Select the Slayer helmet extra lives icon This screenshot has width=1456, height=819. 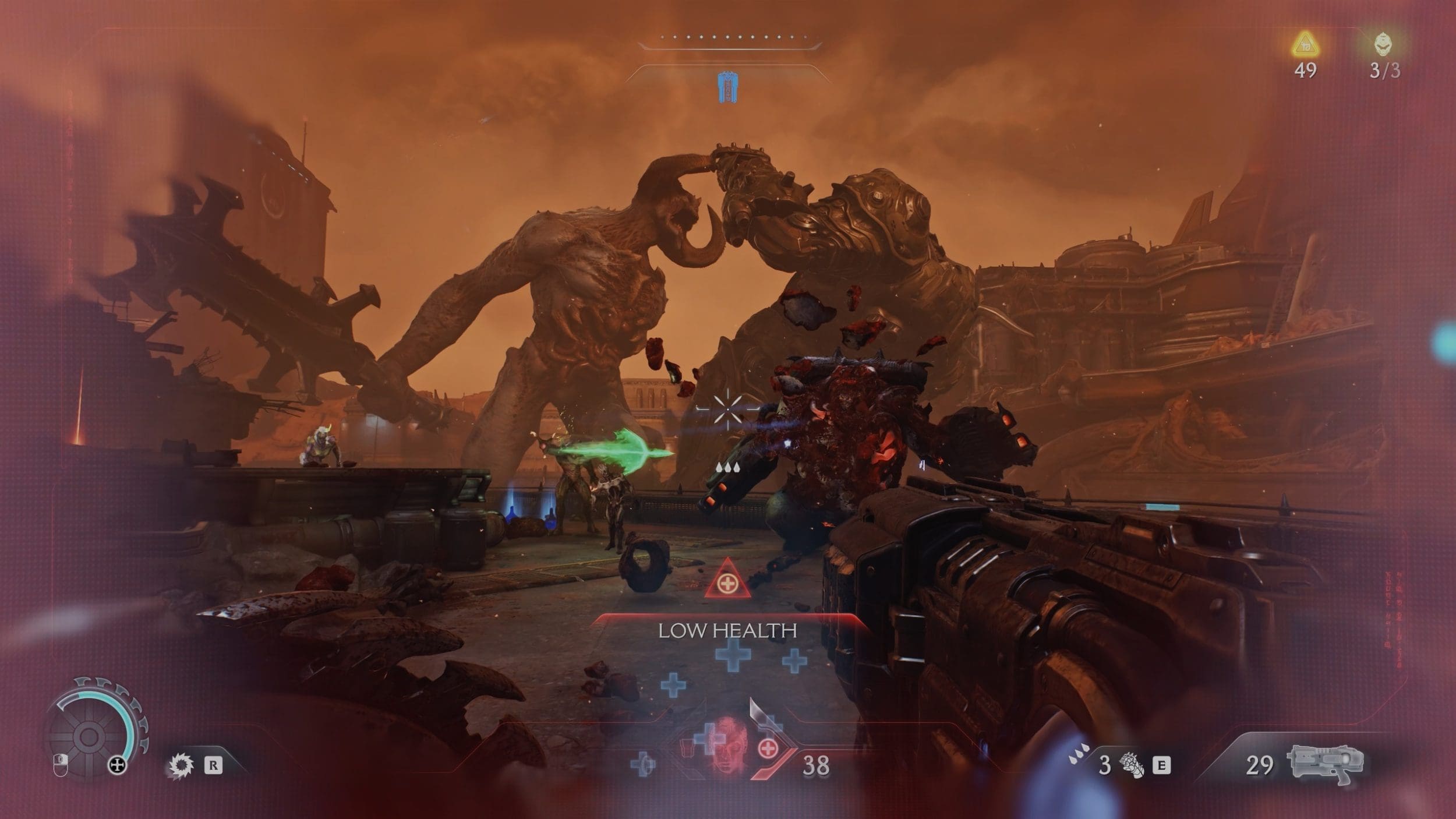click(1384, 44)
